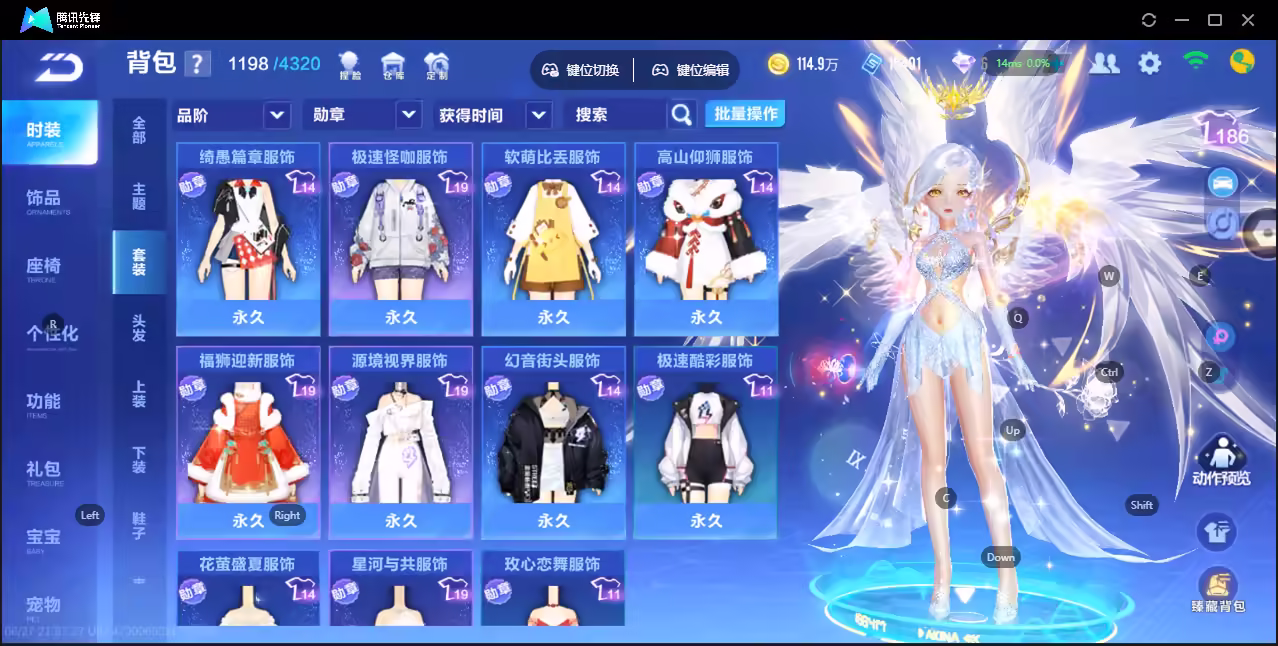Close the emulator window
The image size is (1278, 646).
click(1248, 20)
